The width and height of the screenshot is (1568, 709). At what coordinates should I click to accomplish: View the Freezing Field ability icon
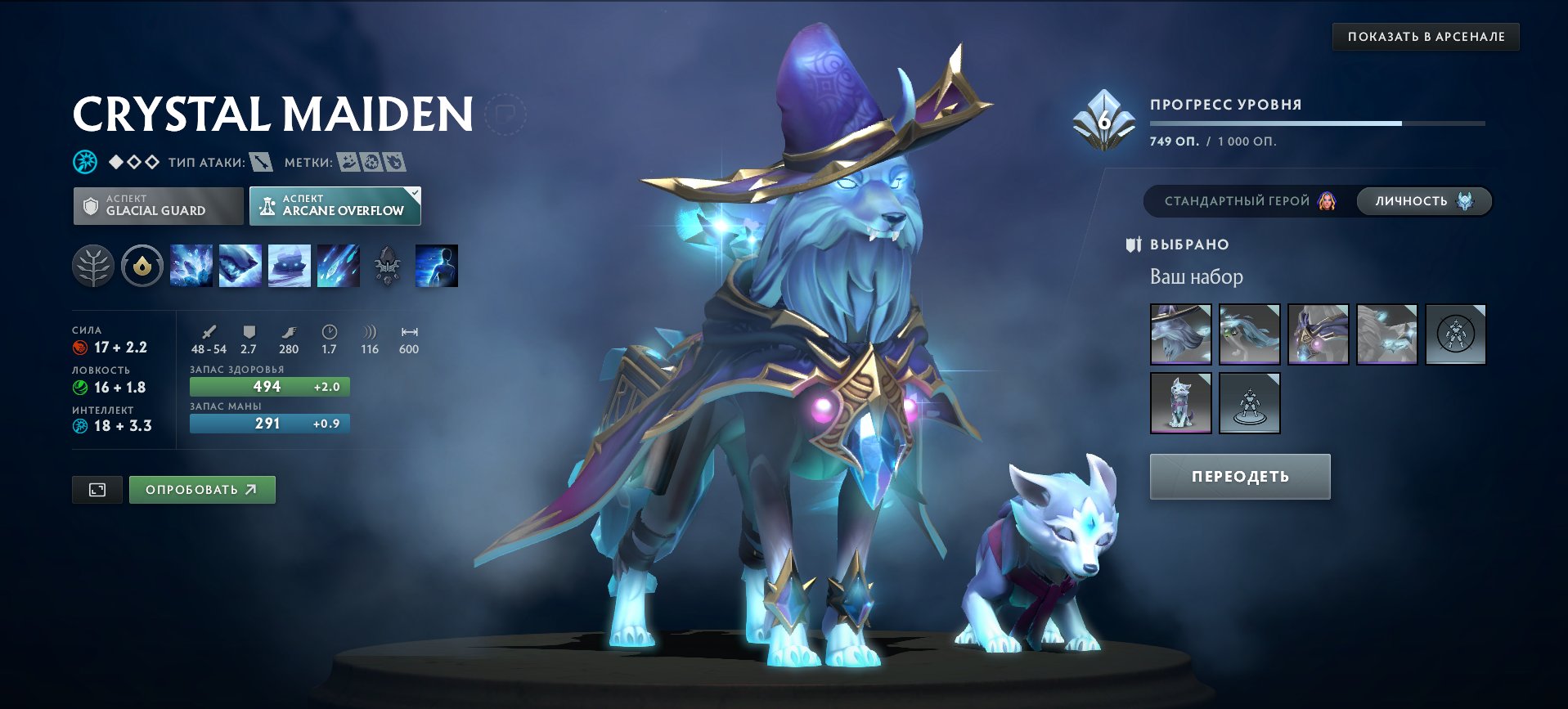[338, 265]
